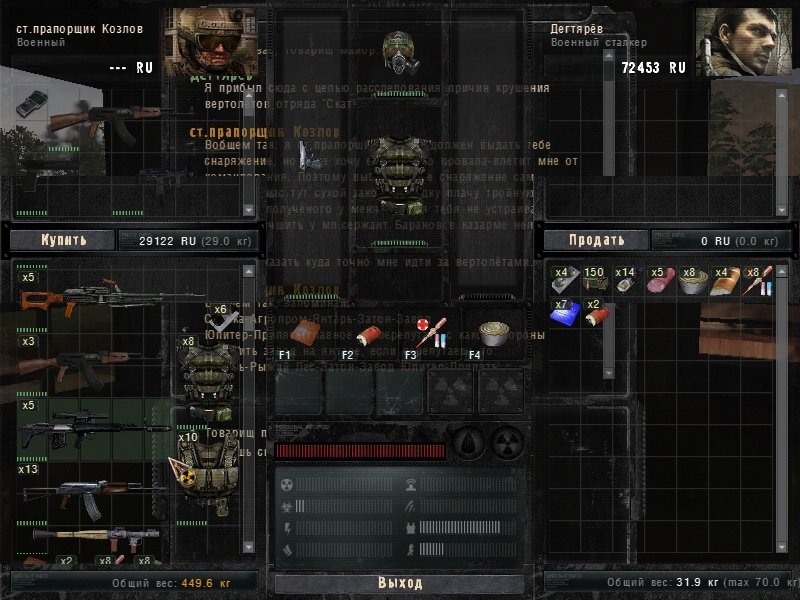Screen dimensions: 800x600
Task: Click the Продать (Sell) button
Action: coord(596,240)
